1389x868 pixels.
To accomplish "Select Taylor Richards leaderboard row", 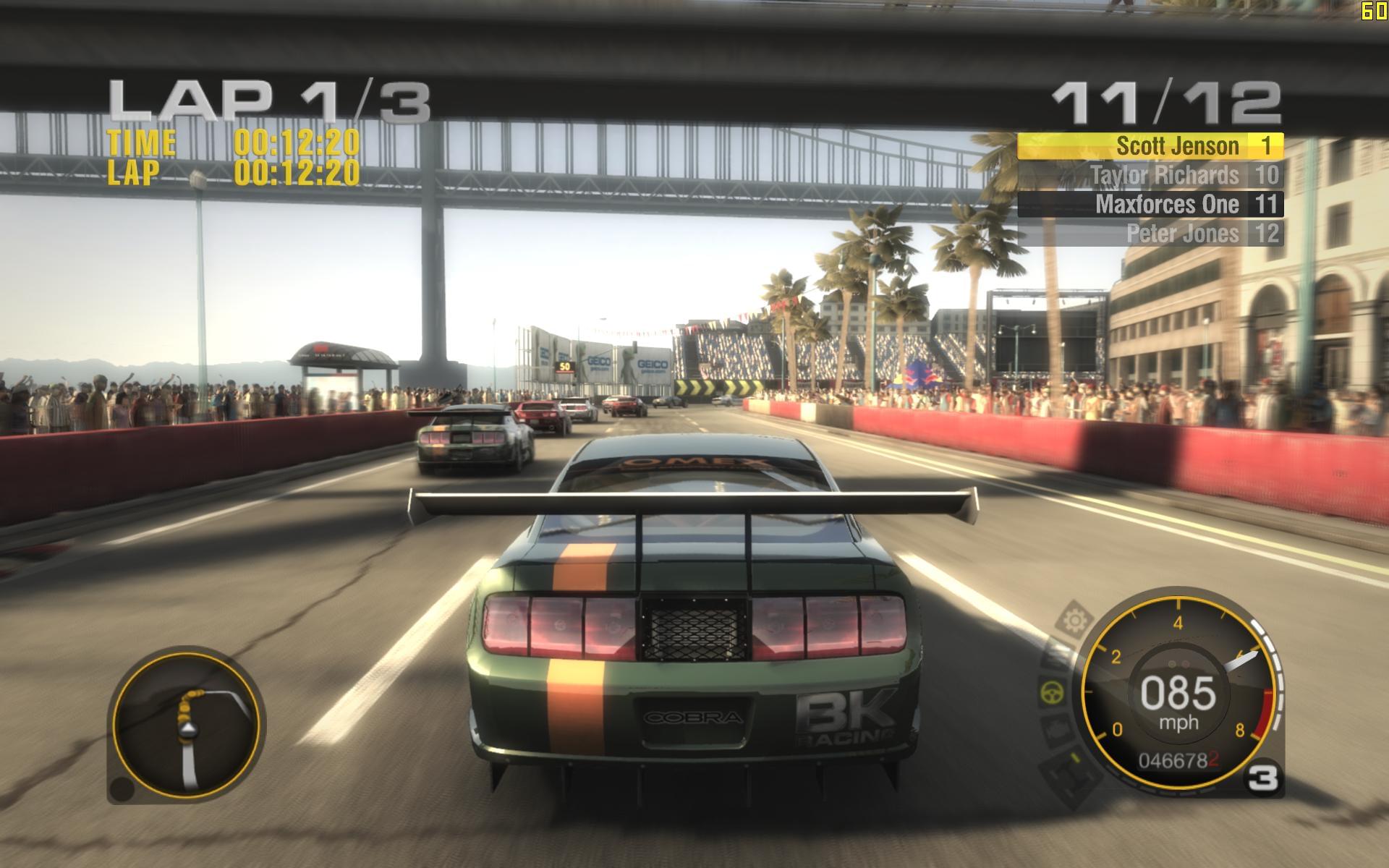I will 1150,175.
